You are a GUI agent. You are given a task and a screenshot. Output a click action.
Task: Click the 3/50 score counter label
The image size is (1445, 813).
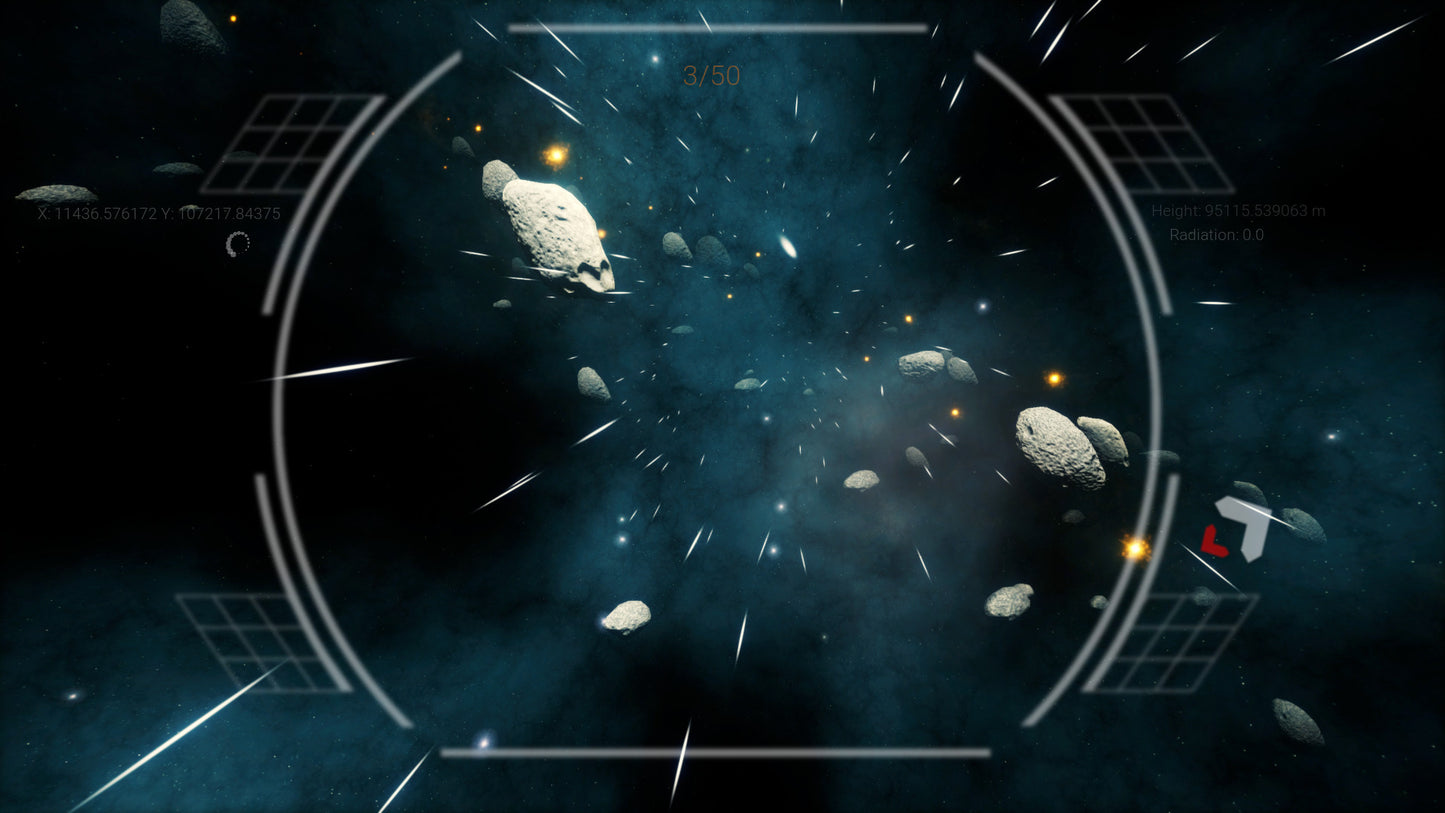pos(712,76)
